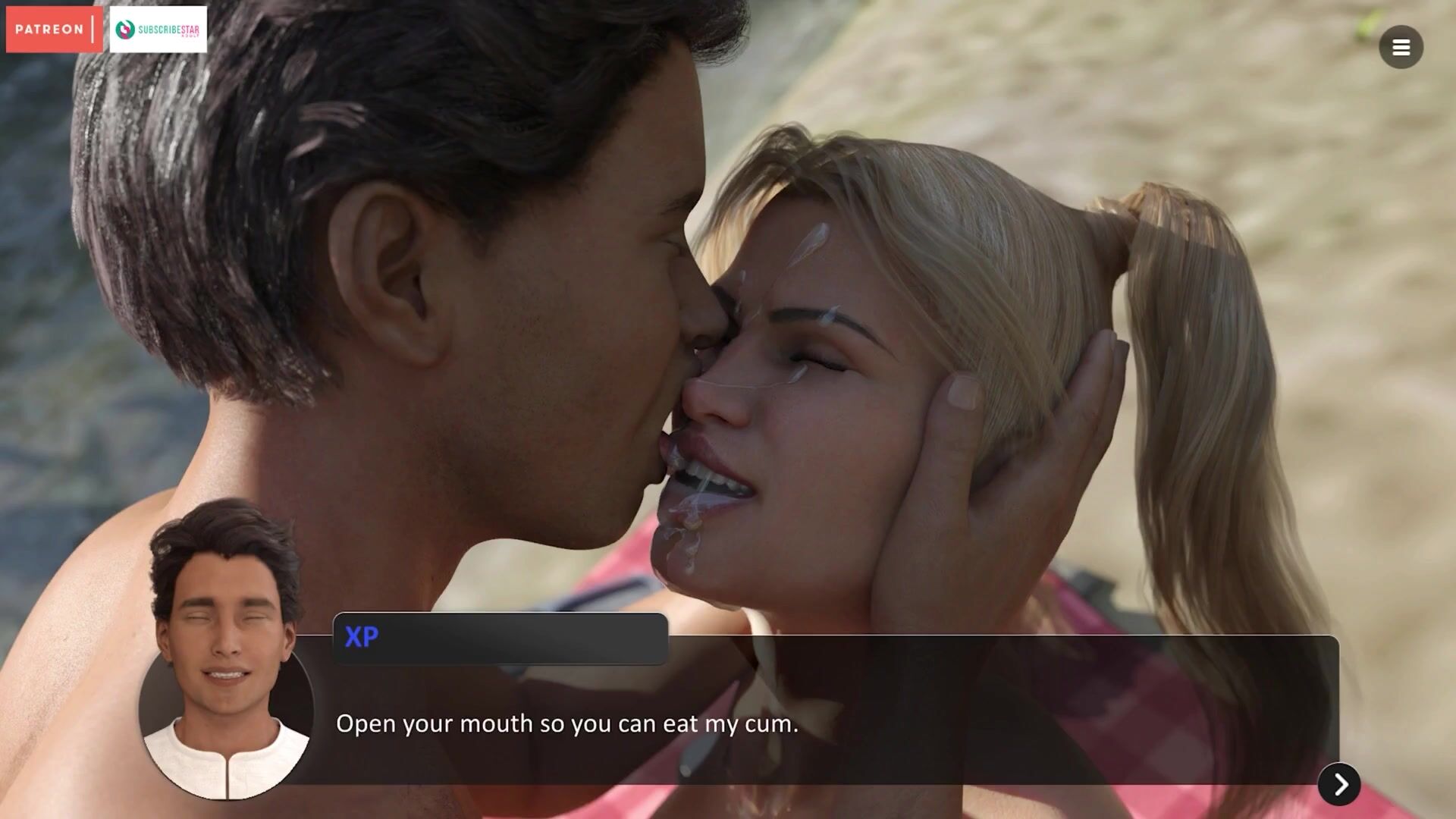
Task: Open the Patreon link
Action: (53, 30)
